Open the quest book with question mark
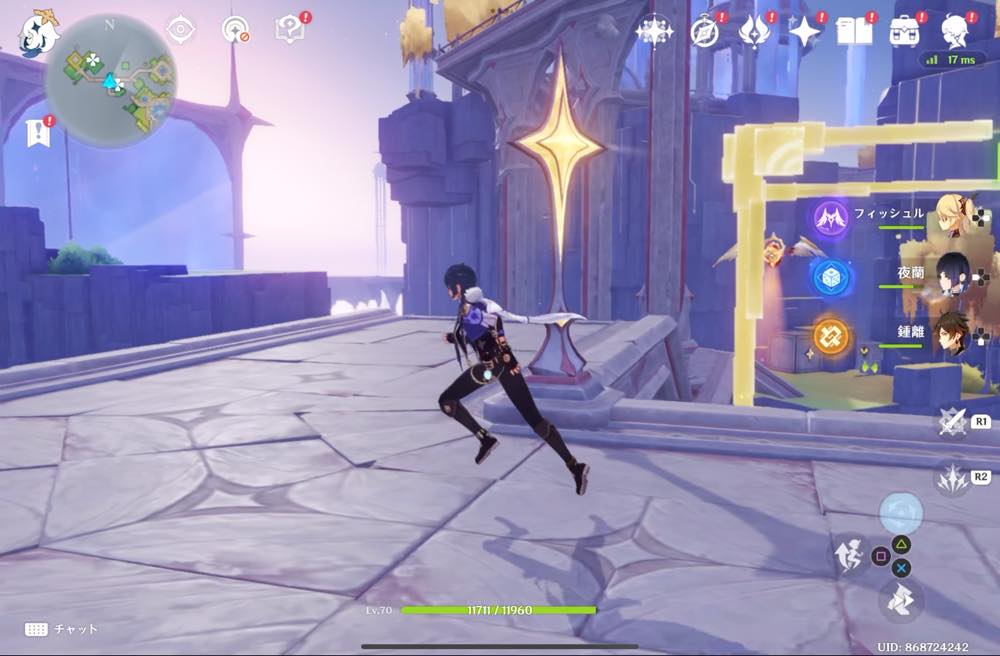 290,29
